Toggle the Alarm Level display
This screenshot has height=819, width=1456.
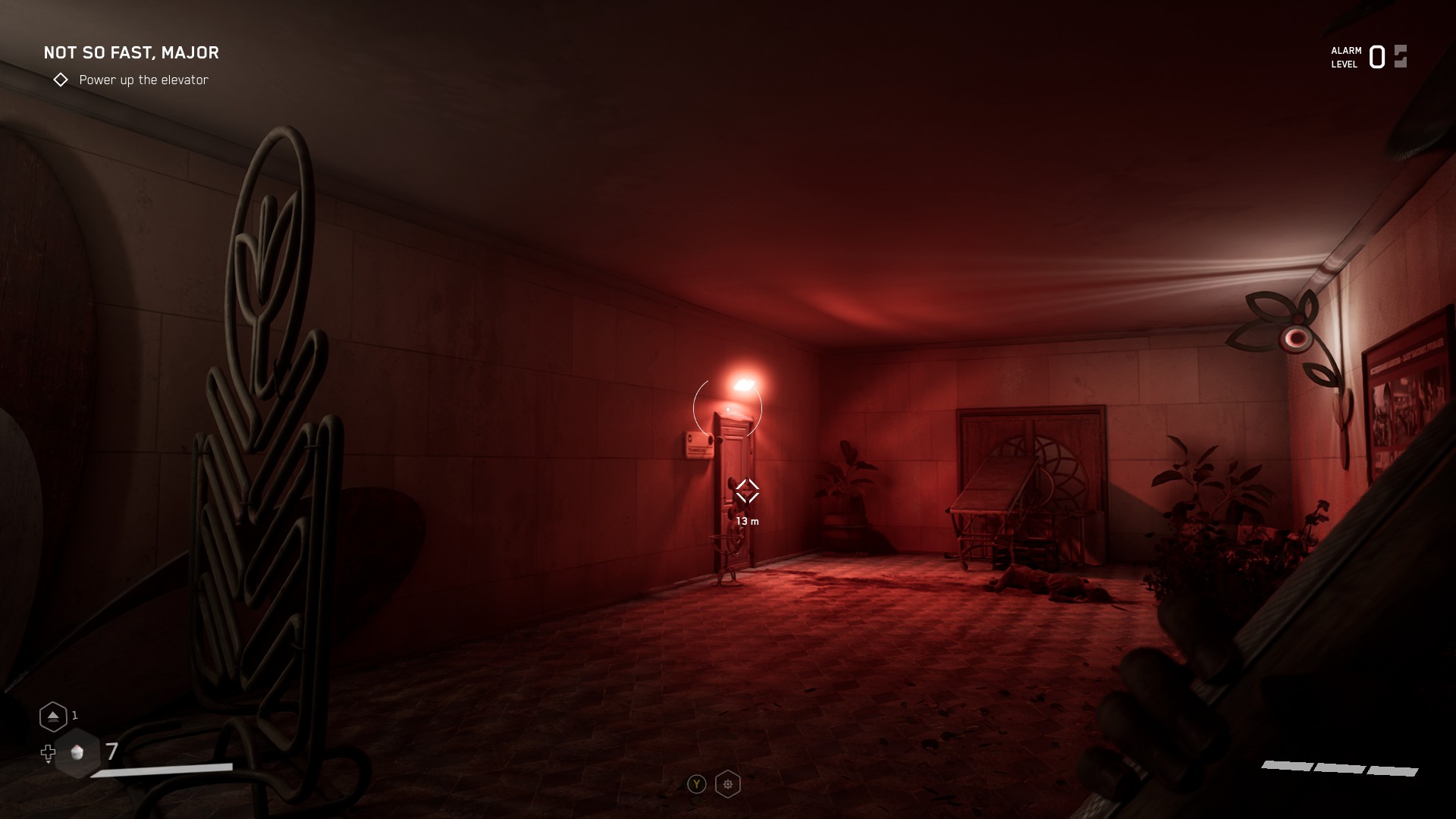point(1343,56)
